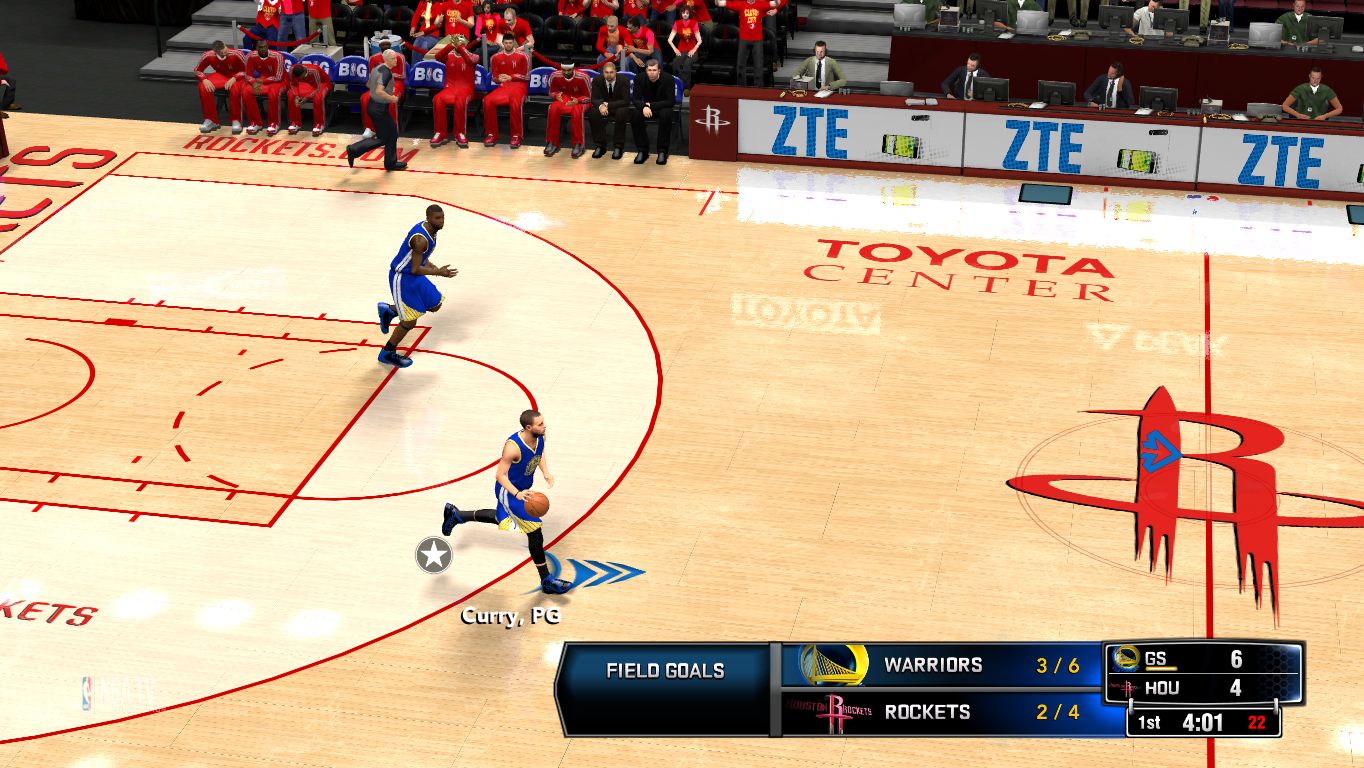Click the star badge beside Curry
The image size is (1364, 768).
pyautogui.click(x=434, y=555)
